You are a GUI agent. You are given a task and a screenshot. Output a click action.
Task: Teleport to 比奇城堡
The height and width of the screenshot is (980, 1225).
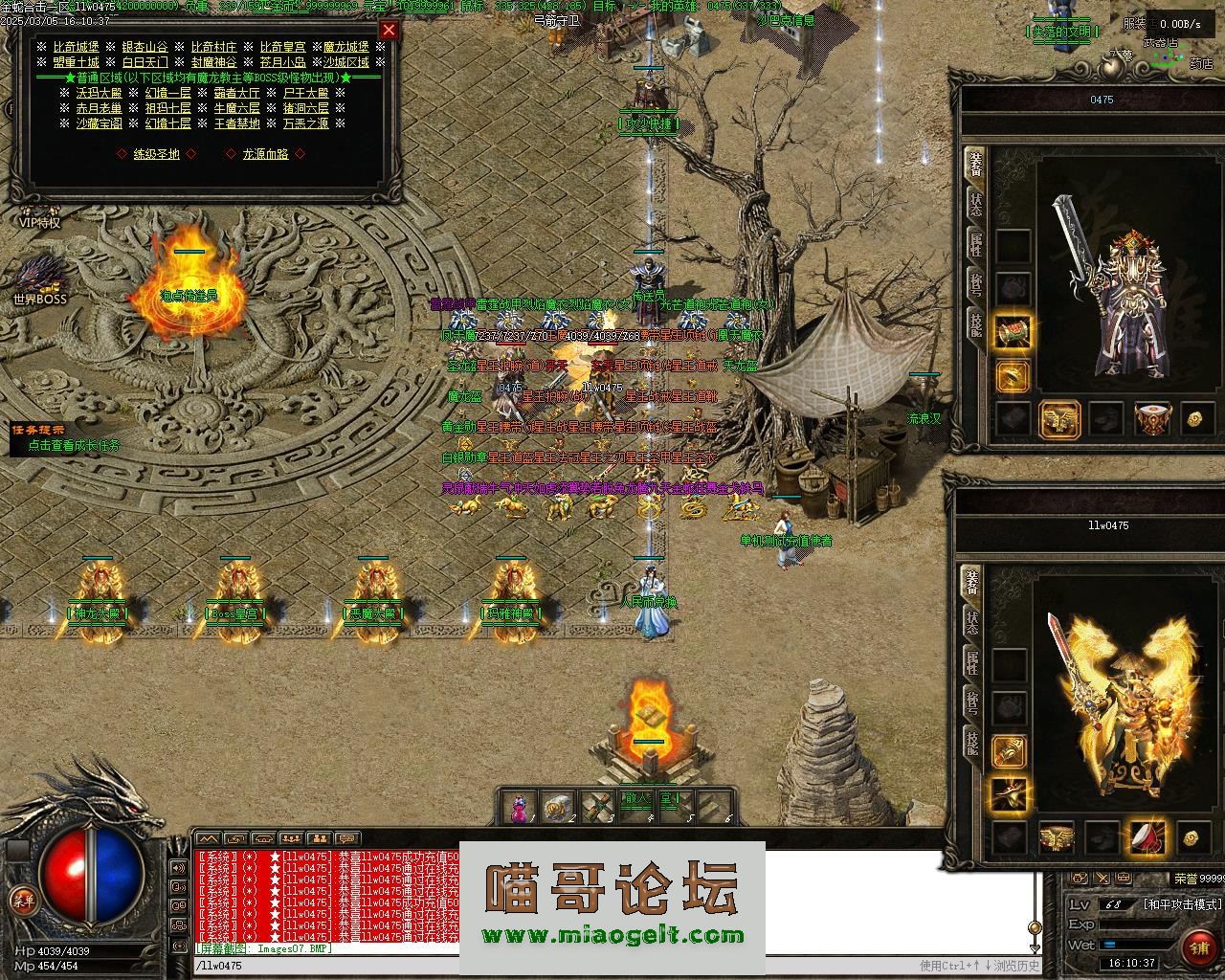pyautogui.click(x=76, y=46)
